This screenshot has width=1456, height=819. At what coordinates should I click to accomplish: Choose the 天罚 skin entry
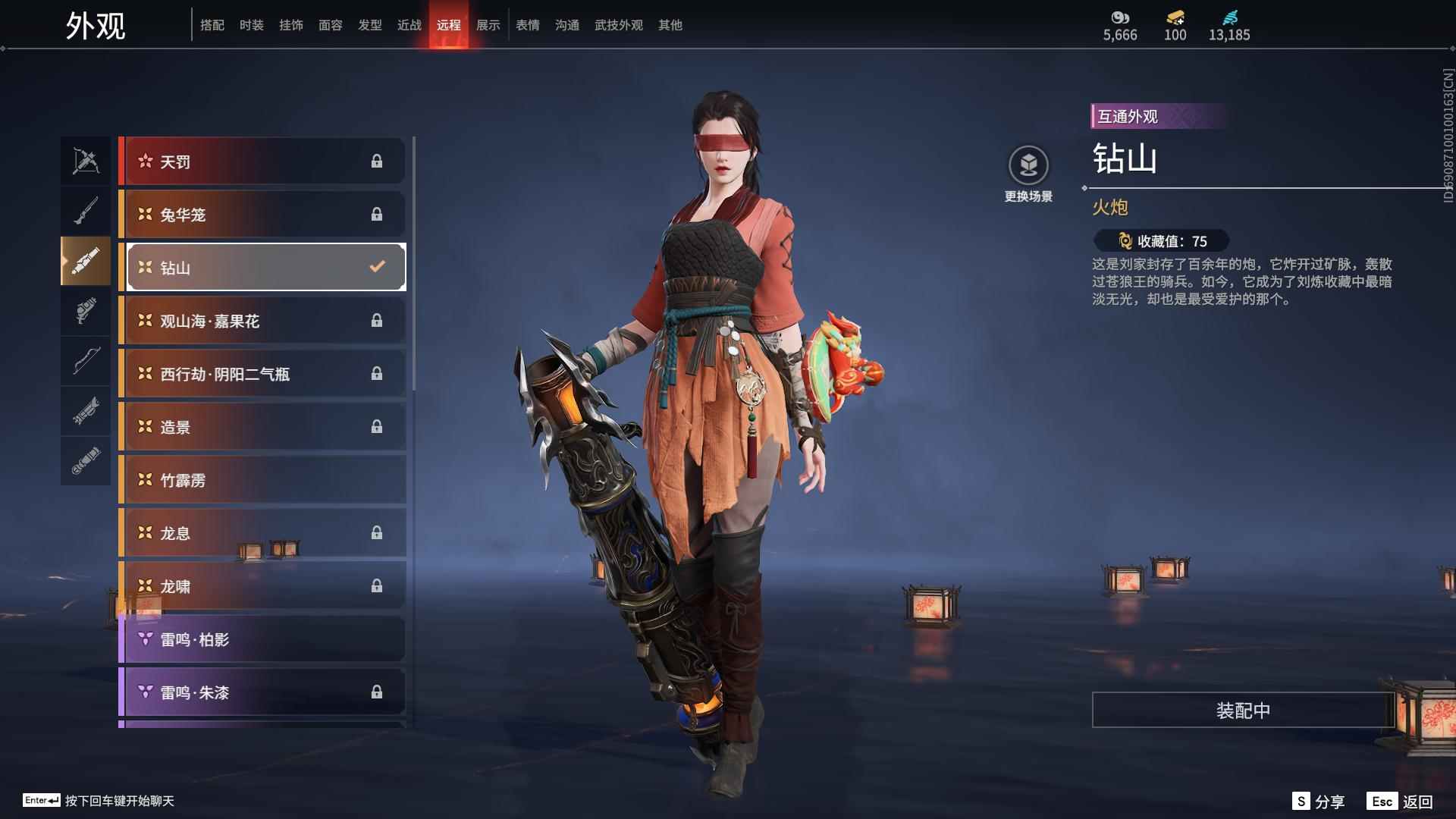(x=262, y=161)
